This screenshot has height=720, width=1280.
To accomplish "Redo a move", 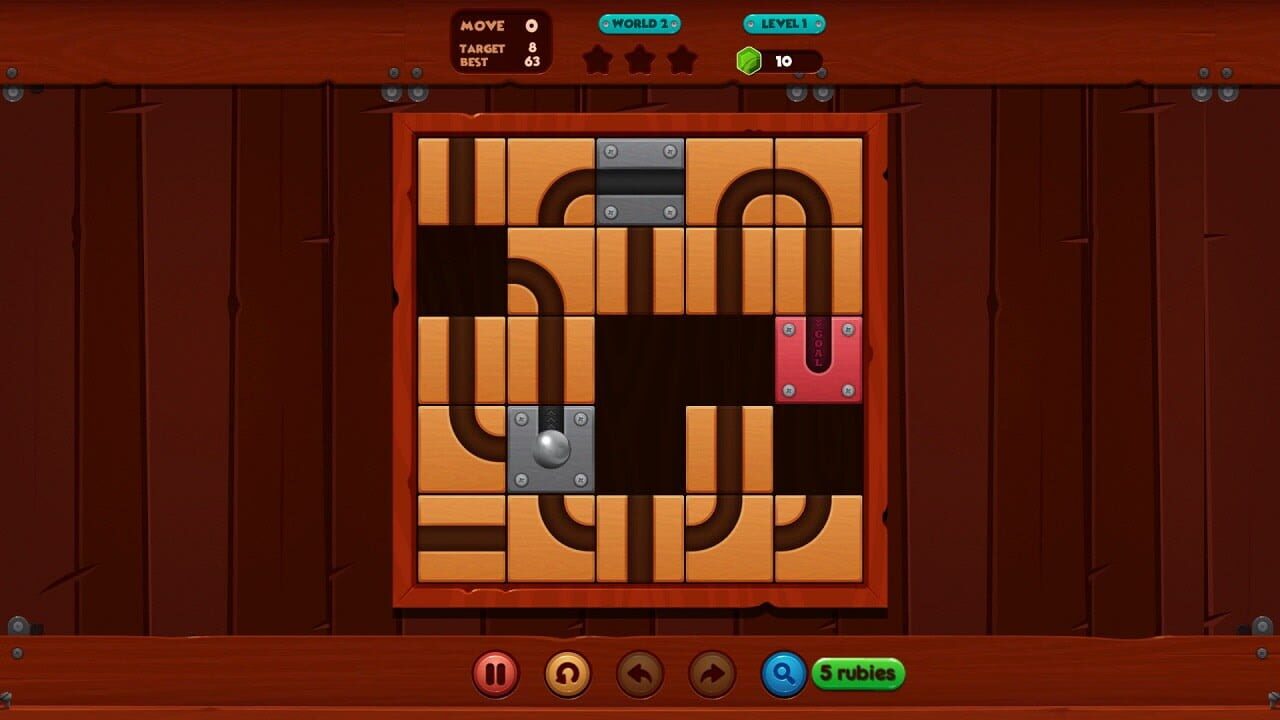I will click(711, 675).
